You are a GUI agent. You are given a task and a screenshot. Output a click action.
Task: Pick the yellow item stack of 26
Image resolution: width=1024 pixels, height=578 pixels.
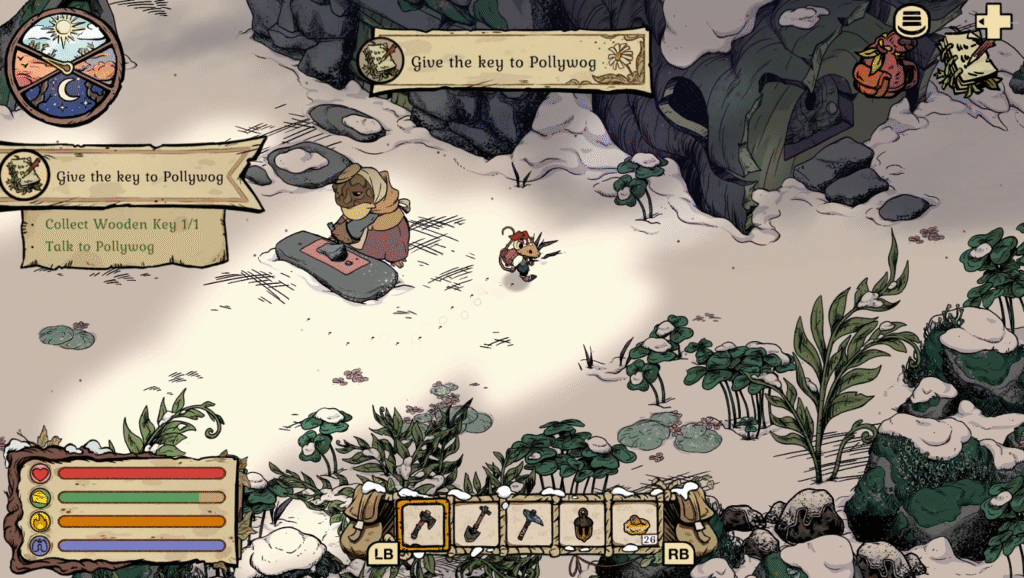635,523
